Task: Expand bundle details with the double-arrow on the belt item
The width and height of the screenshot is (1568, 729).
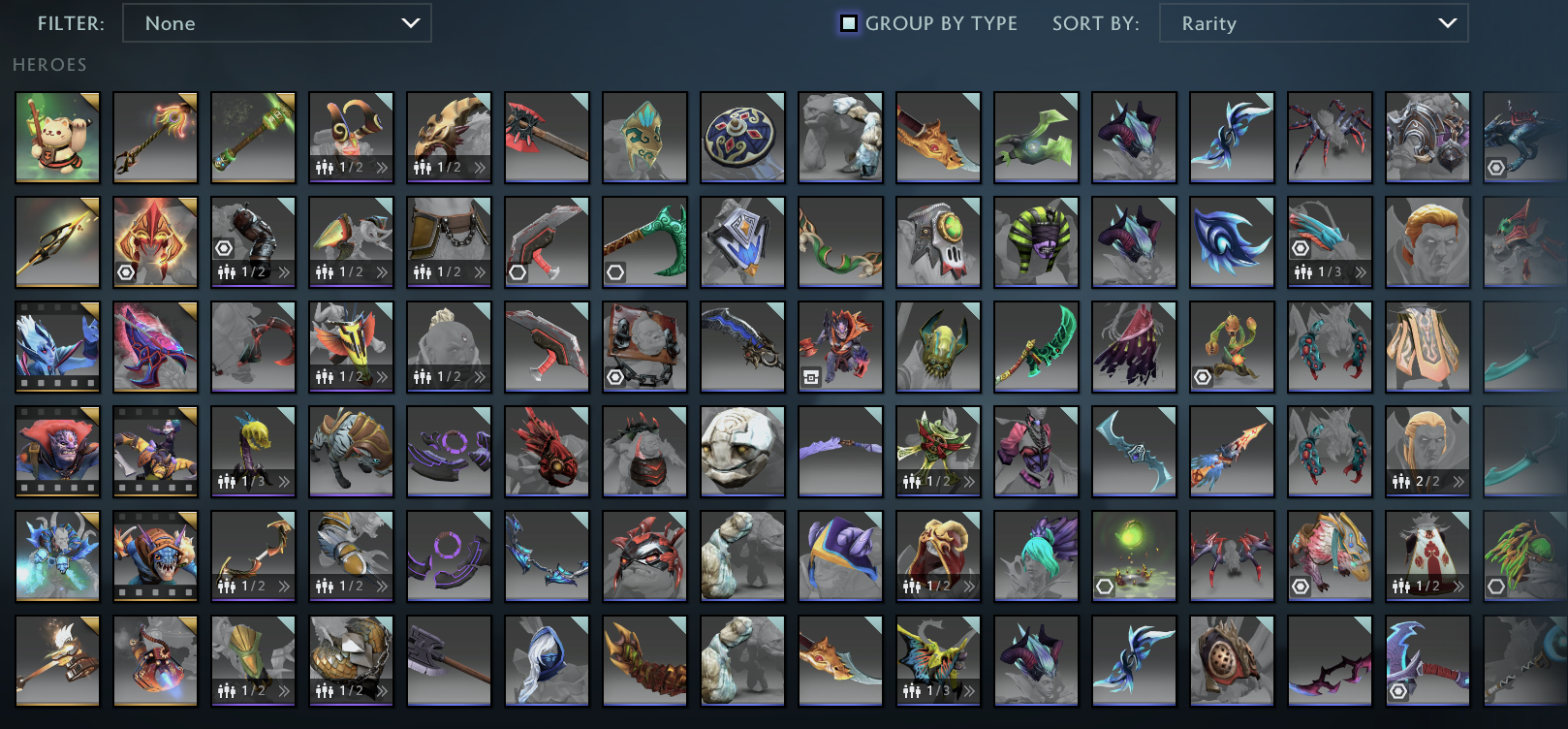Action: 479,270
